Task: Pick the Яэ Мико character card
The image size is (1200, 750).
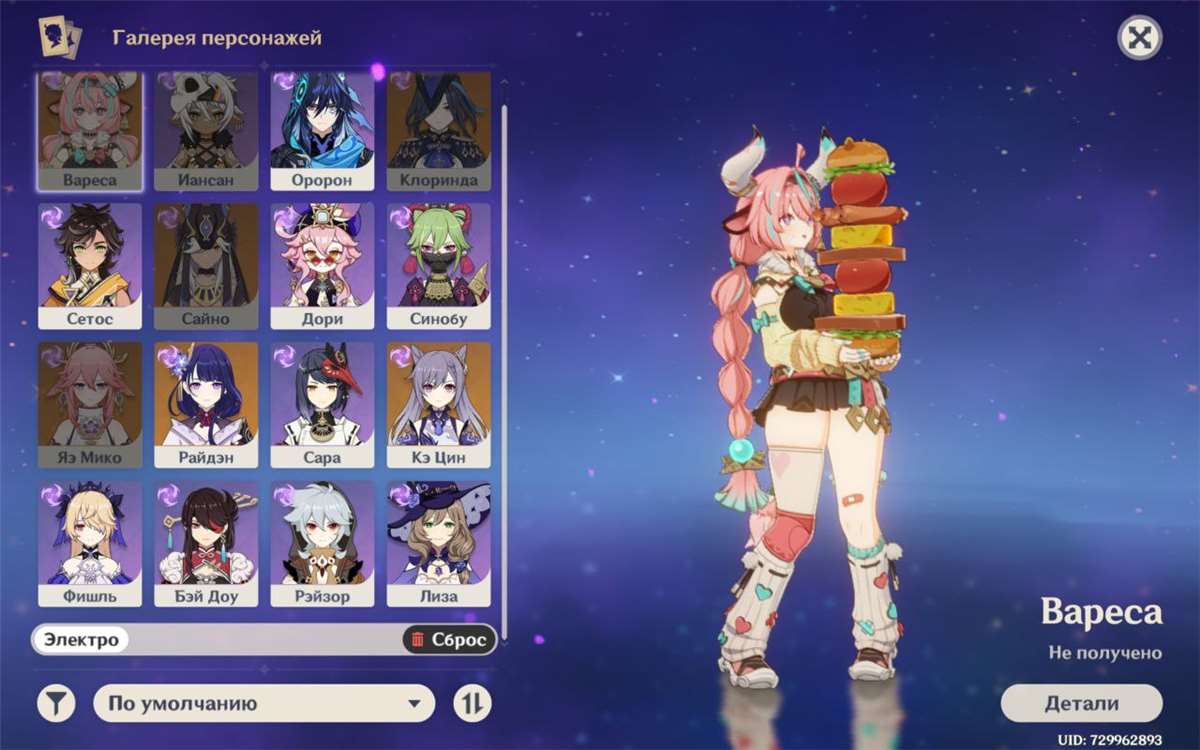Action: pyautogui.click(x=90, y=405)
